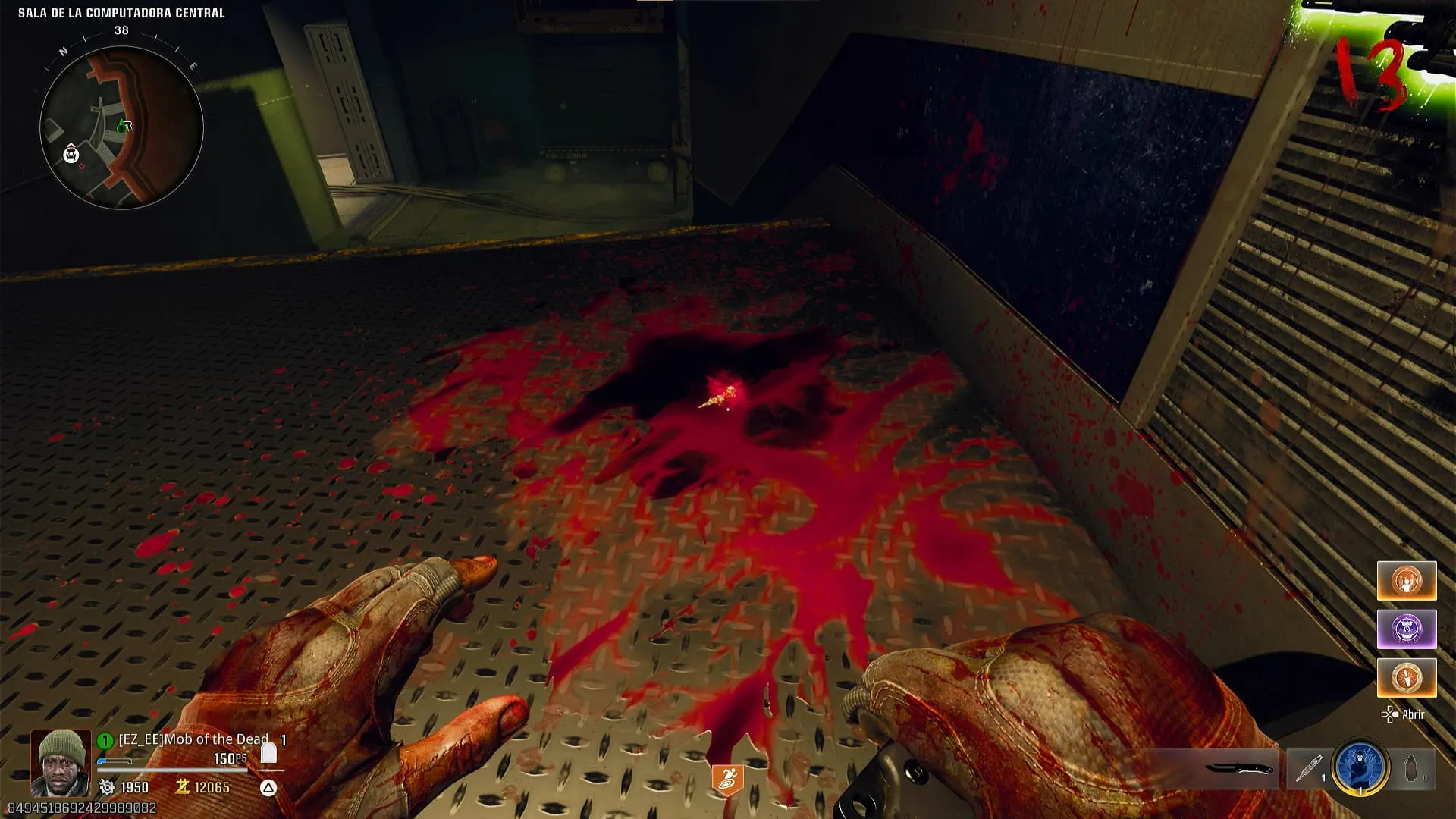Select the top orange gobblegum slot
This screenshot has width=1456, height=819.
1407,581
